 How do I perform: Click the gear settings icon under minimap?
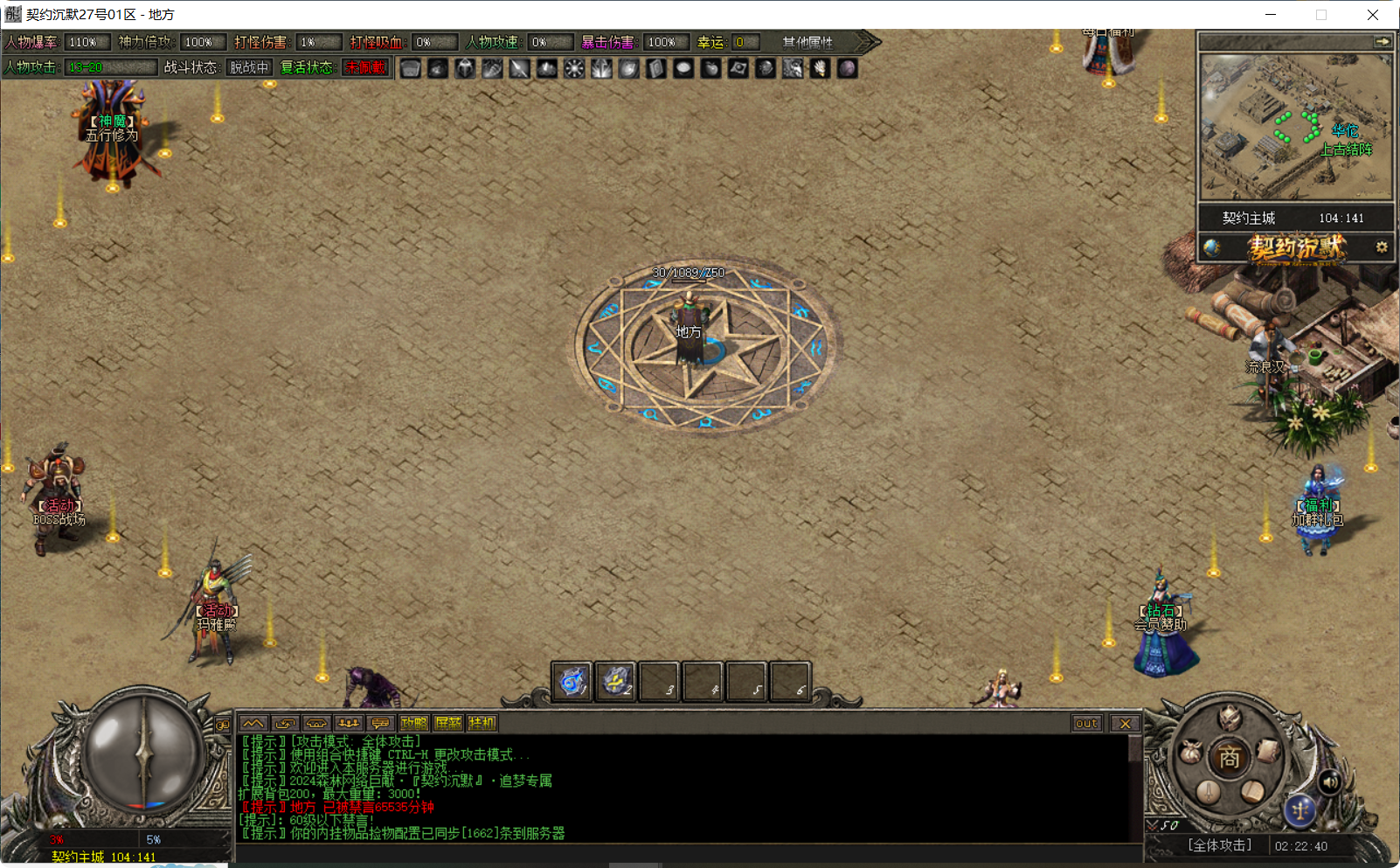click(1382, 247)
